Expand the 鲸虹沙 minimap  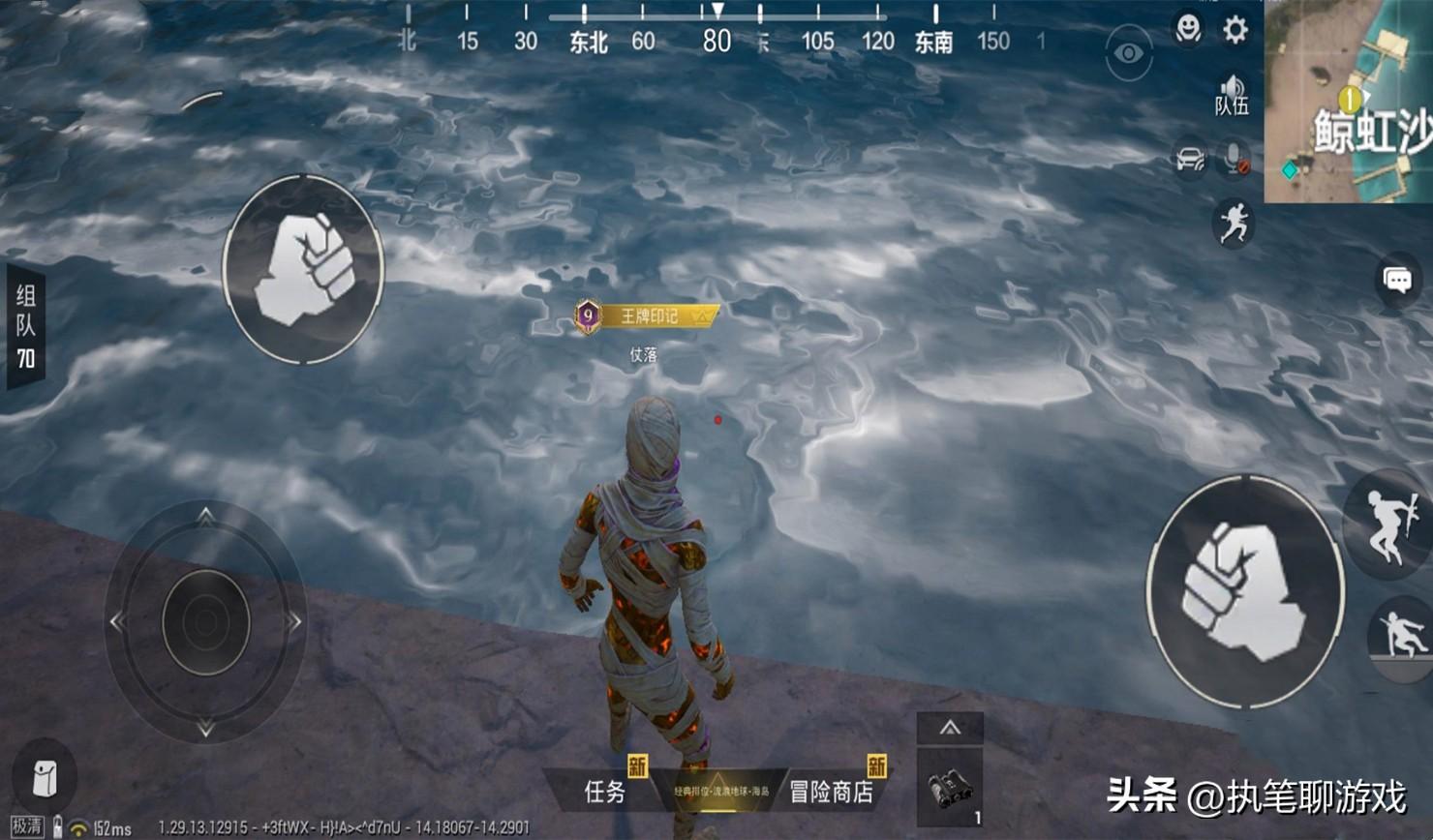coord(1349,101)
